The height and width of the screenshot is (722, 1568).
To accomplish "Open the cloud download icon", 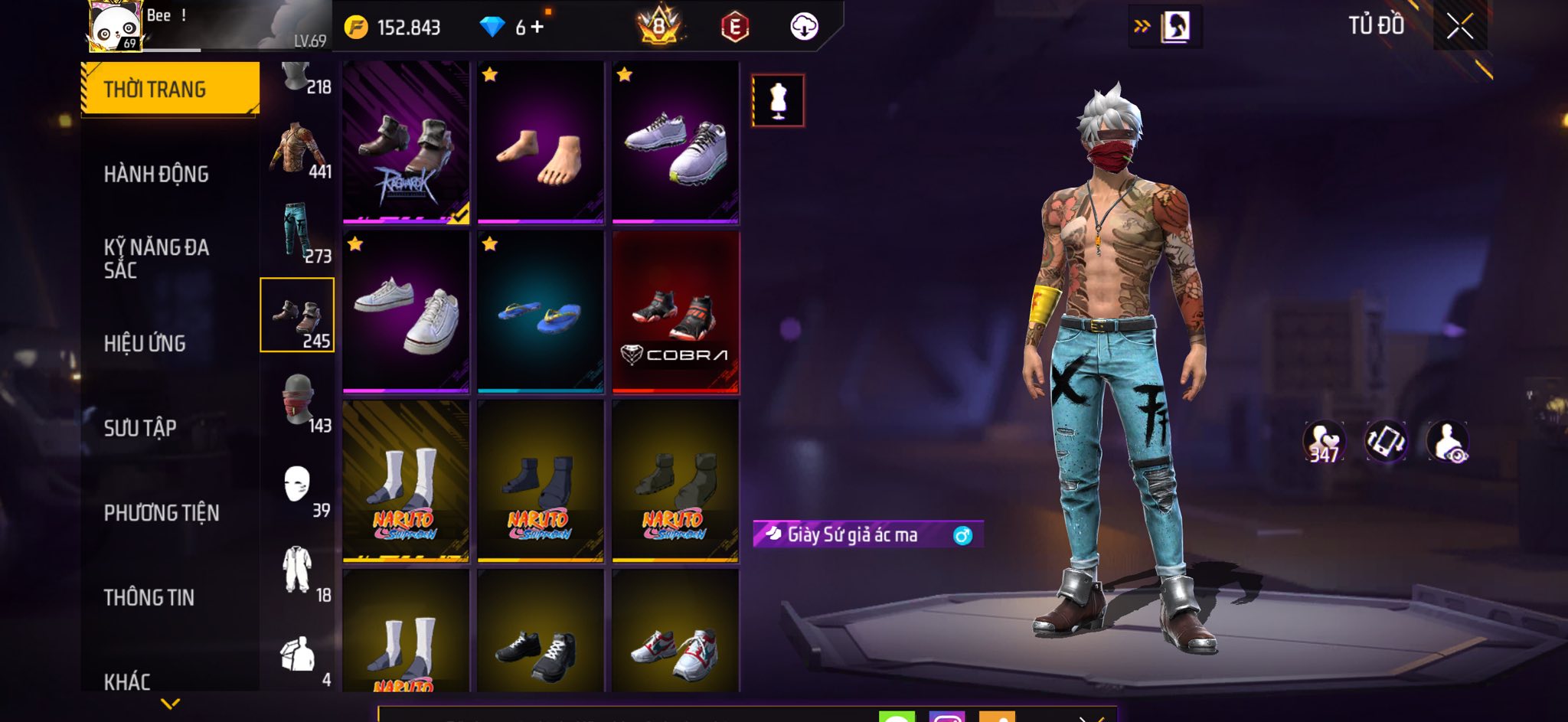I will (x=804, y=27).
